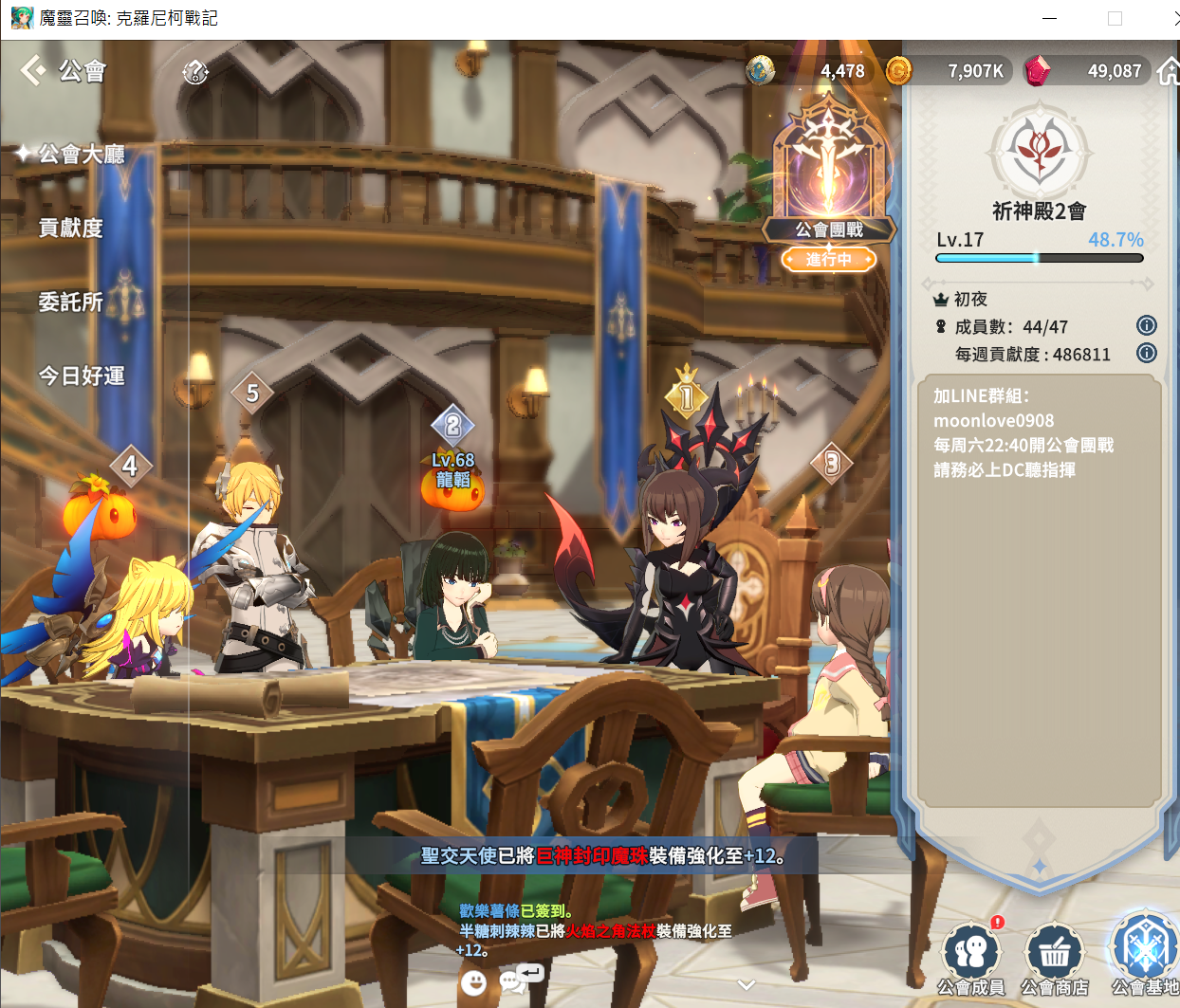Viewport: 1180px width, 1008px height.
Task: Open 今日好運 menu entry
Action: click(82, 376)
